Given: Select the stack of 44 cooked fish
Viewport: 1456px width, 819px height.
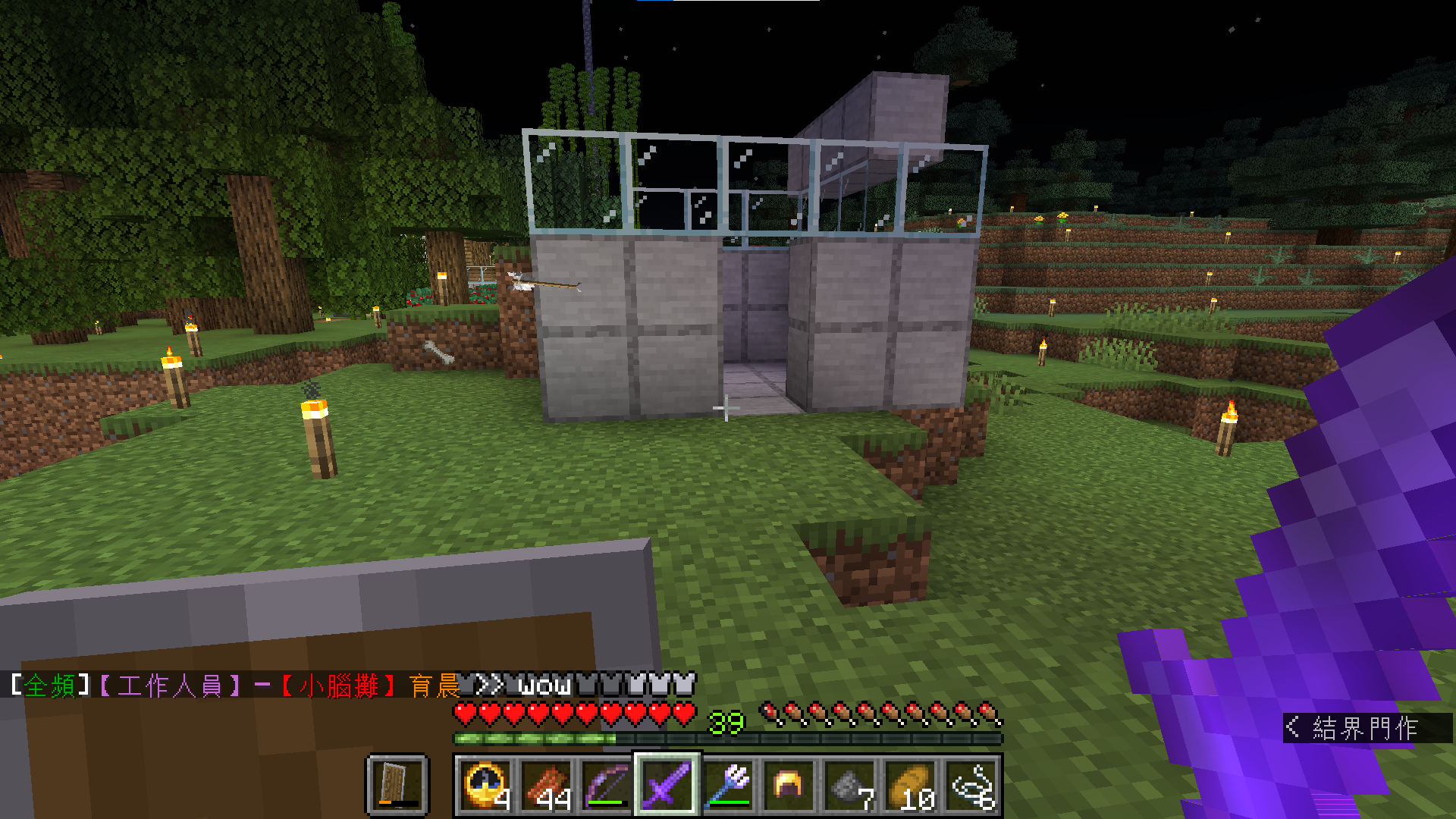Looking at the screenshot, I should (546, 786).
